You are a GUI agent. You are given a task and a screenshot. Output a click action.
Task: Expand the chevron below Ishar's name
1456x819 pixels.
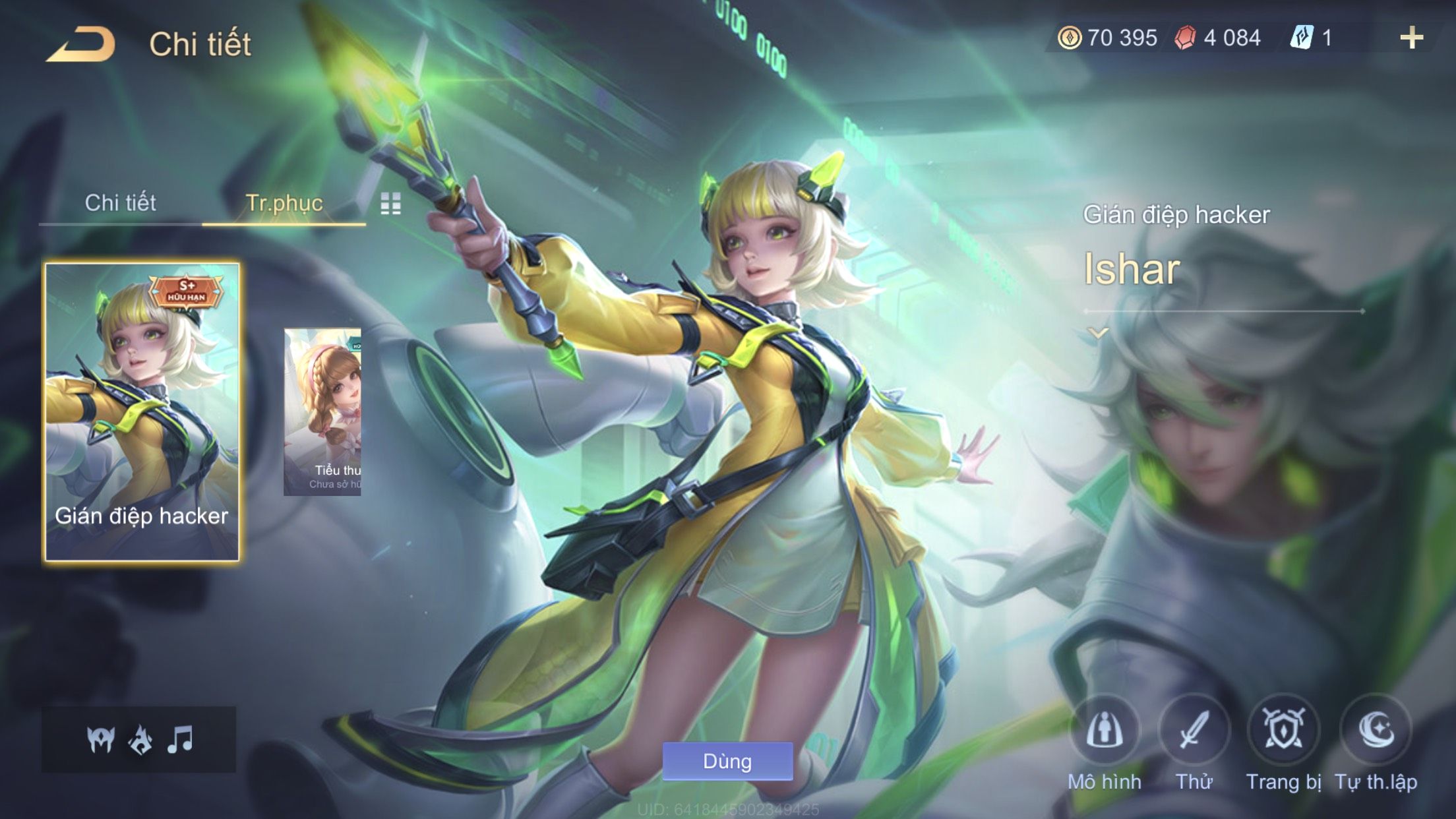[1098, 333]
